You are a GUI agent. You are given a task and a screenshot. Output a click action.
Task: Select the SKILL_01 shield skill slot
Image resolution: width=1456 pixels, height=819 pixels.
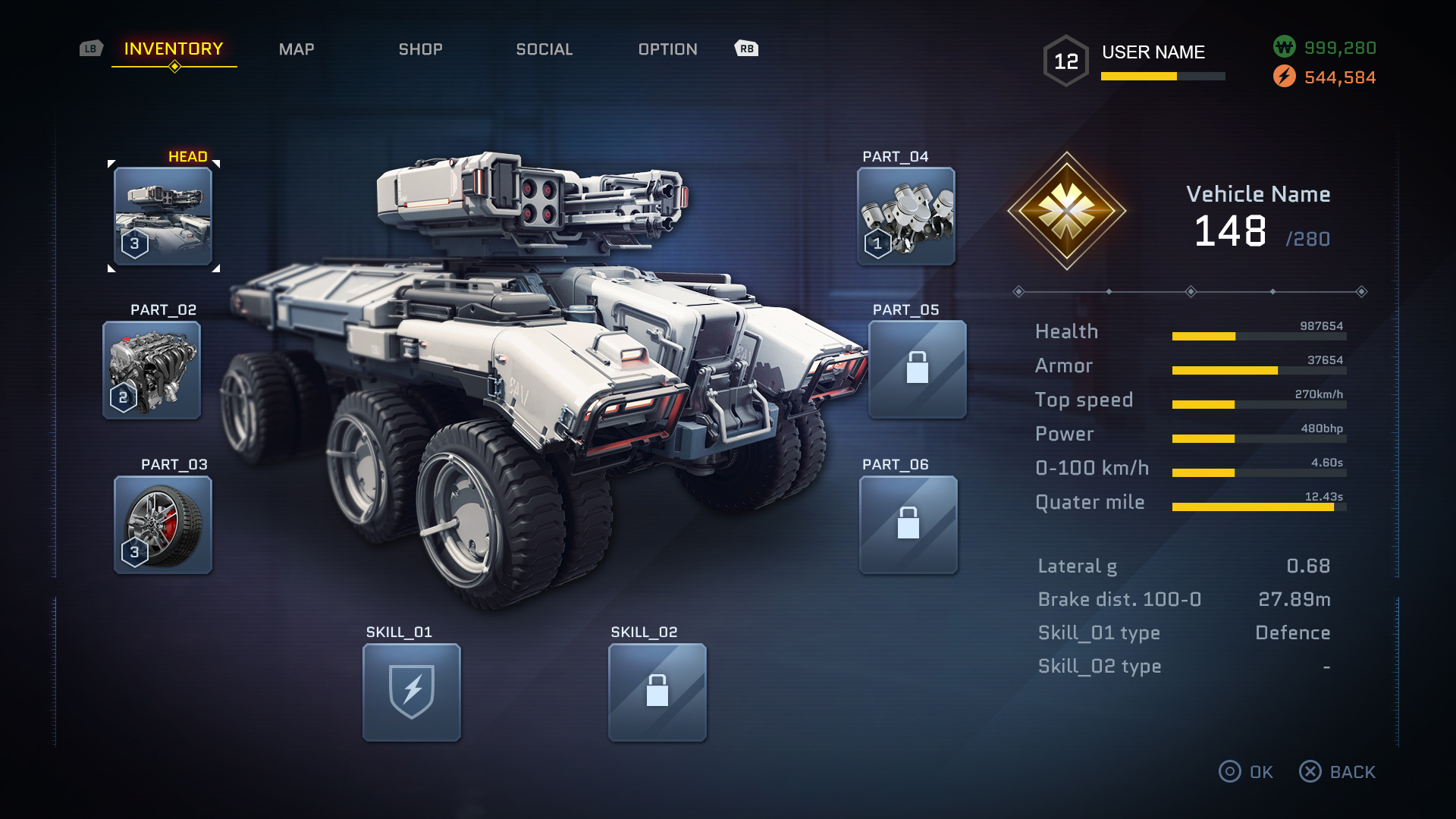click(412, 692)
